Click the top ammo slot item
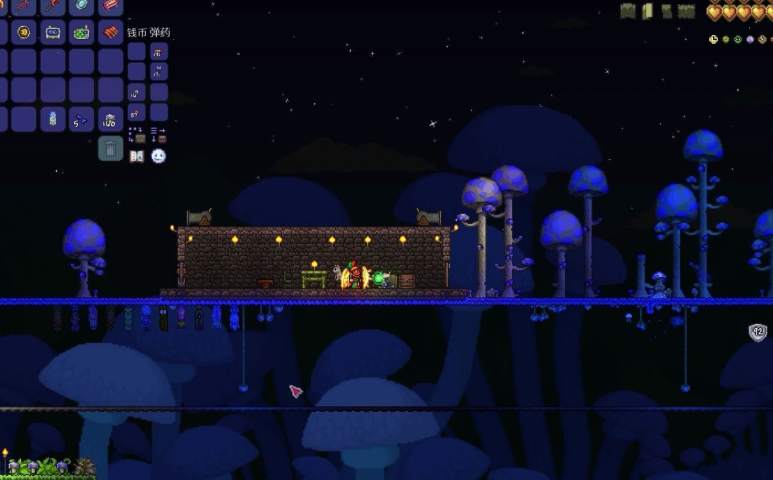The height and width of the screenshot is (480, 773). [158, 51]
